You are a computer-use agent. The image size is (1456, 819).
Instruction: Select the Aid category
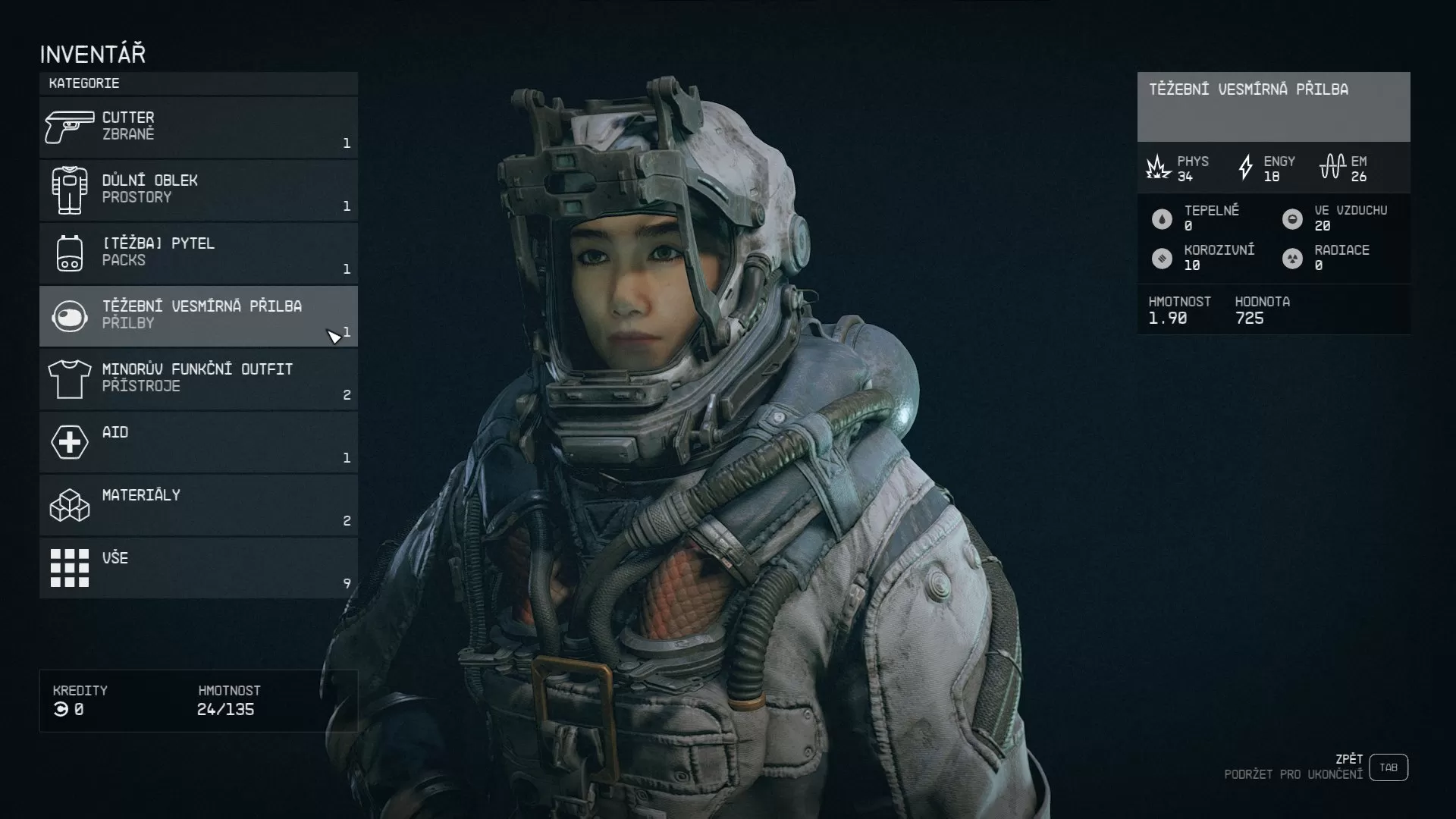tap(198, 442)
